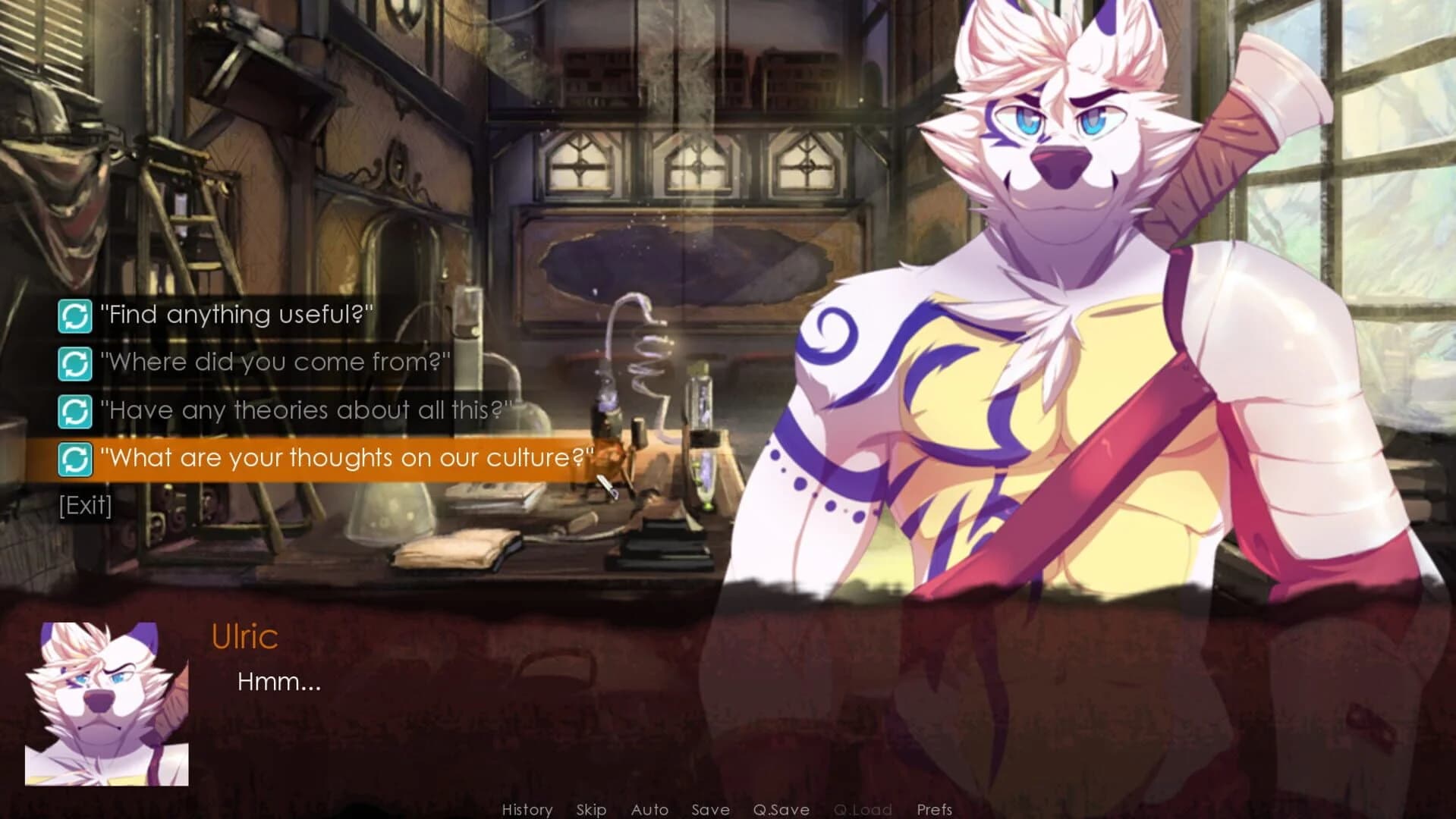Enable Skip mode

[592, 809]
